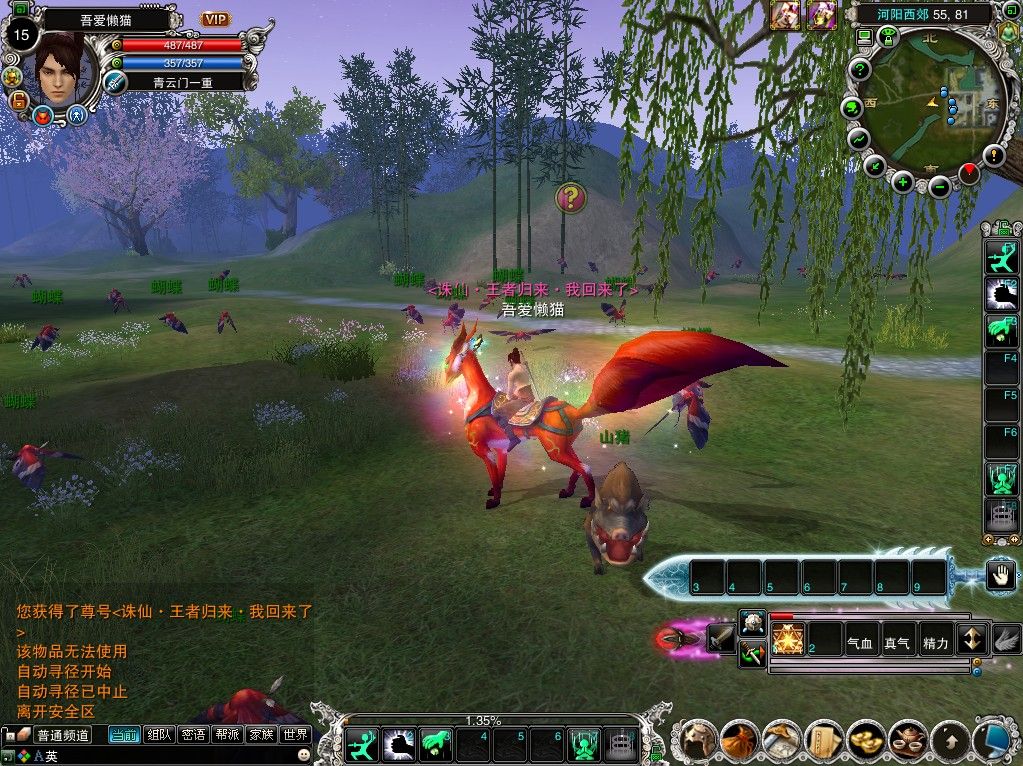
Task: Click the minimap zoom-out minus button
Action: point(939,186)
